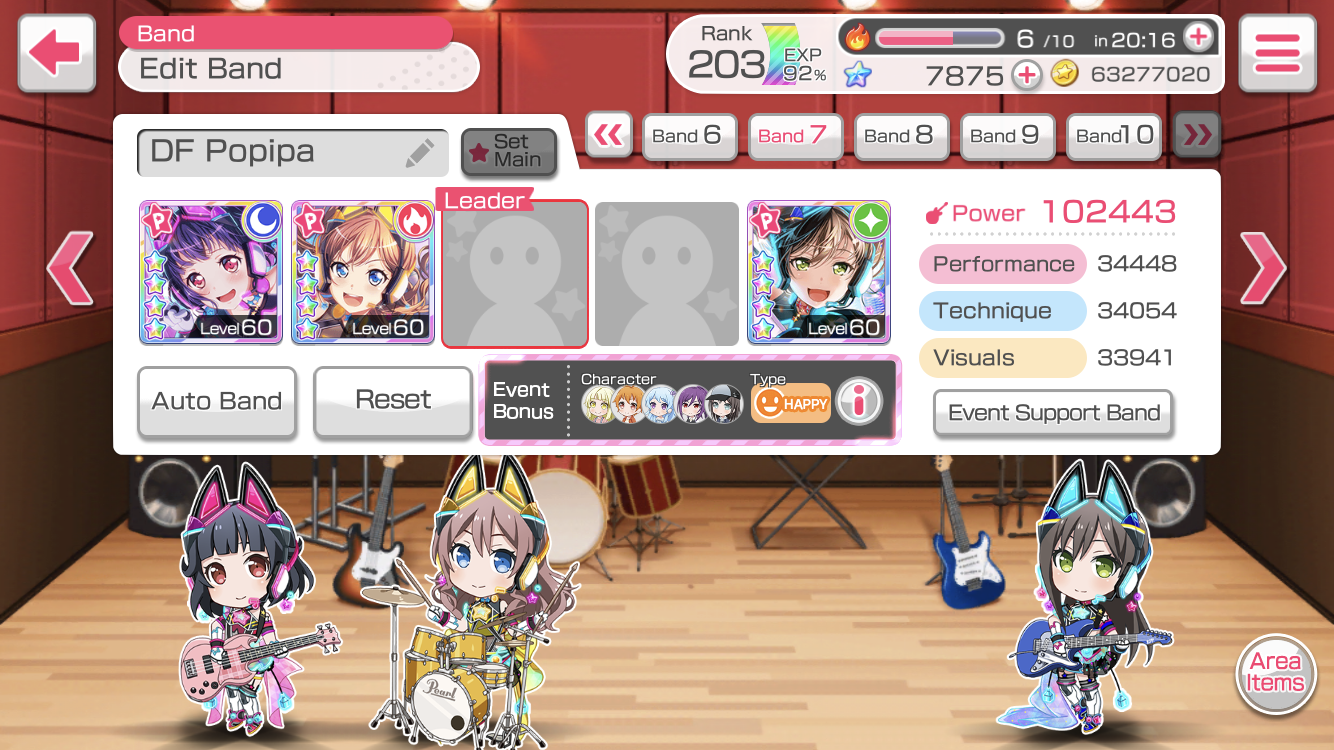
Task: Open the hamburger menu
Action: click(x=1277, y=53)
